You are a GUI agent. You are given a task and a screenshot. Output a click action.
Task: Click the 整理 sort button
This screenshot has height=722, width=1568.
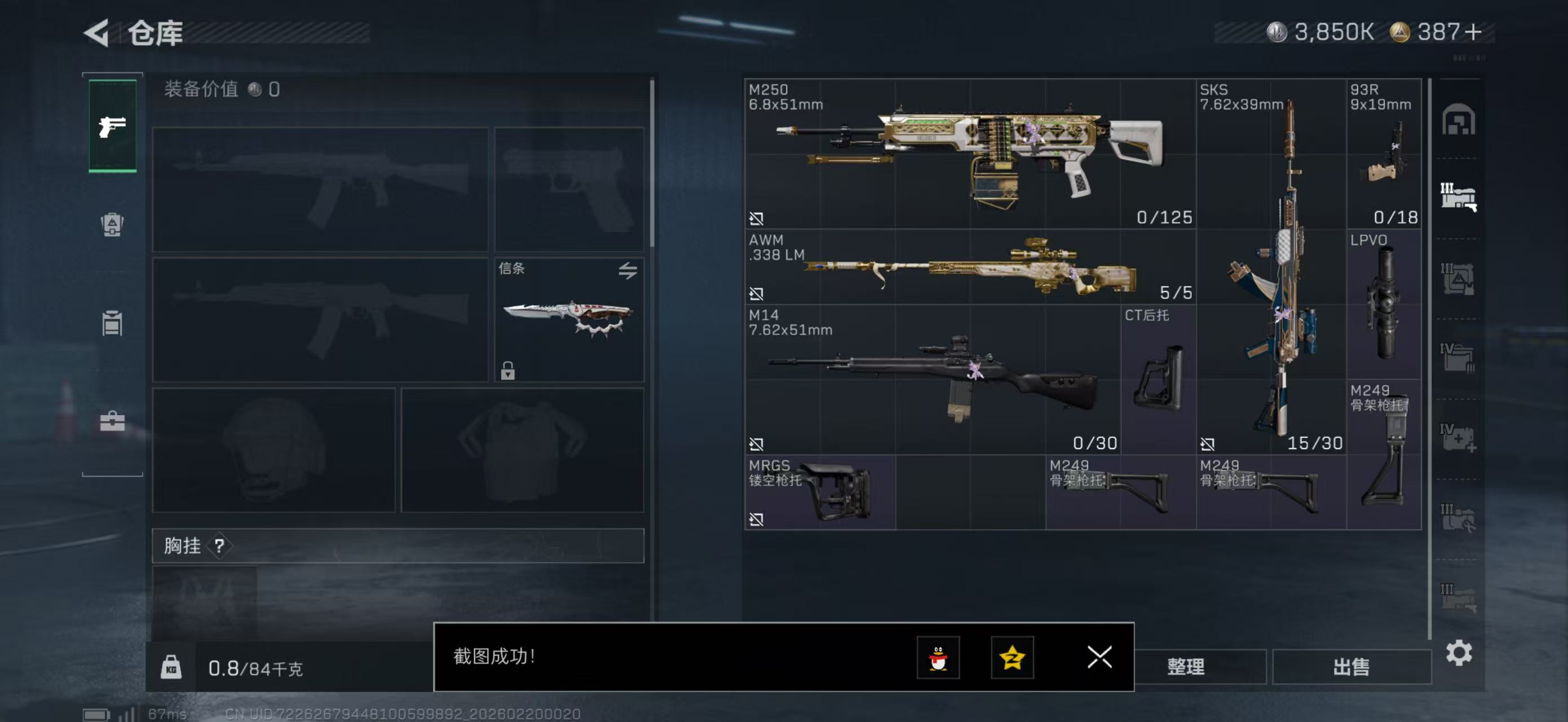click(x=1185, y=667)
